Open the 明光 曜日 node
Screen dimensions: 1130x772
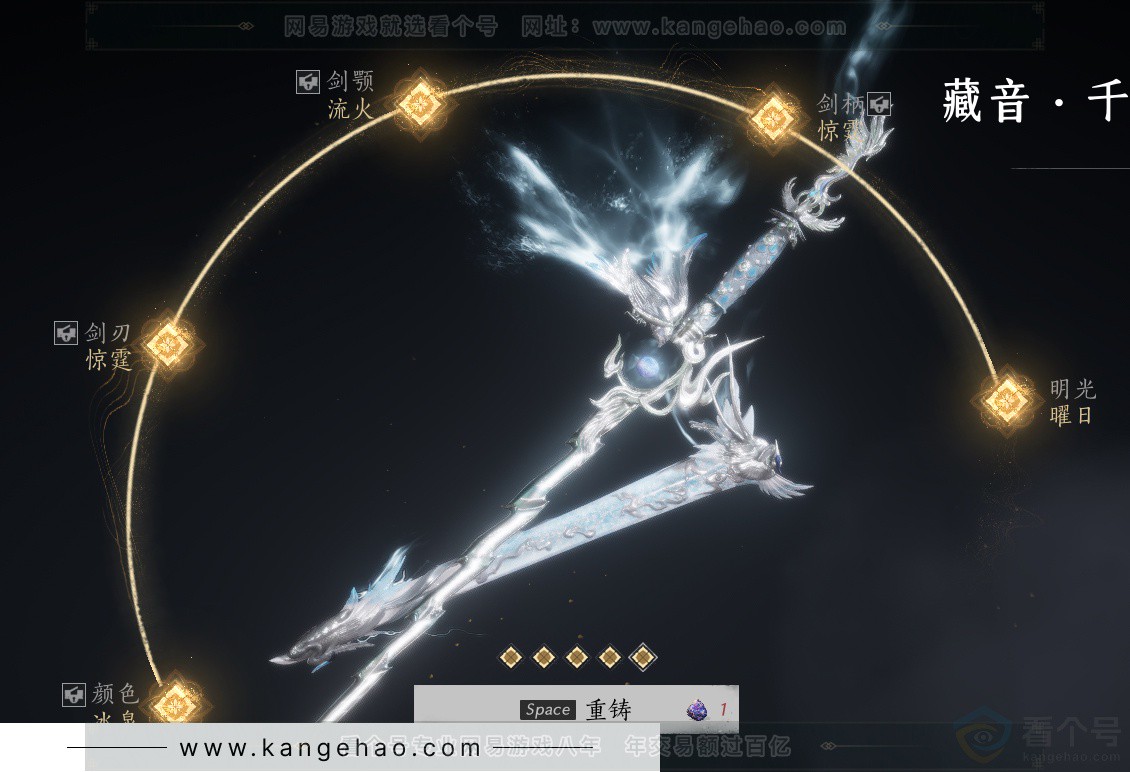click(x=1004, y=401)
